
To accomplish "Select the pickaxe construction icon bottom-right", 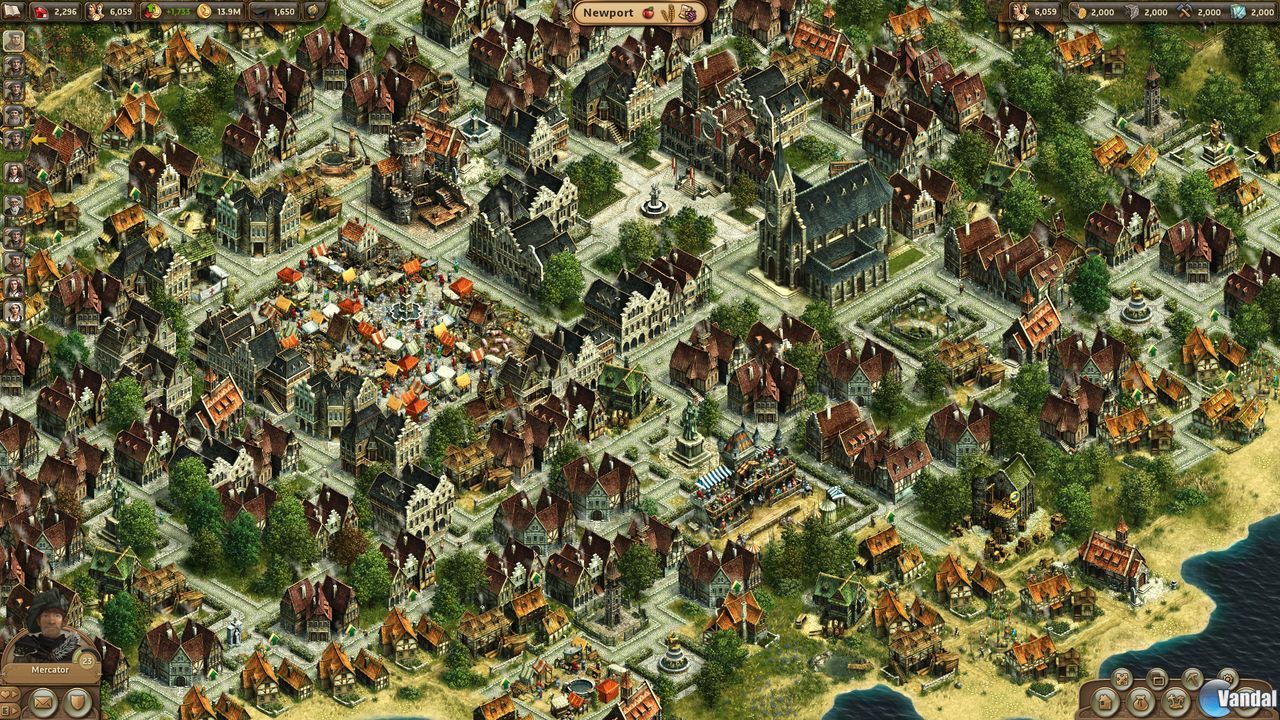I will (1192, 679).
